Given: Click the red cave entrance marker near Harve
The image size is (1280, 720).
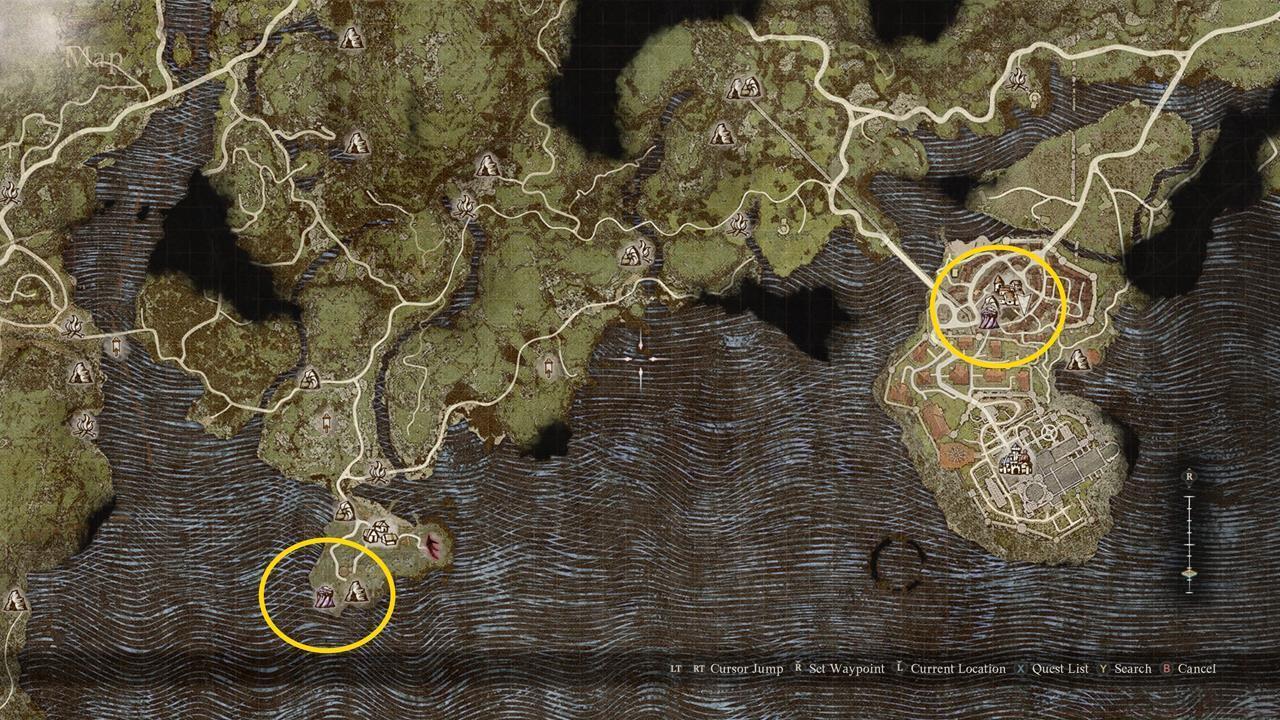Looking at the screenshot, I should (x=432, y=546).
